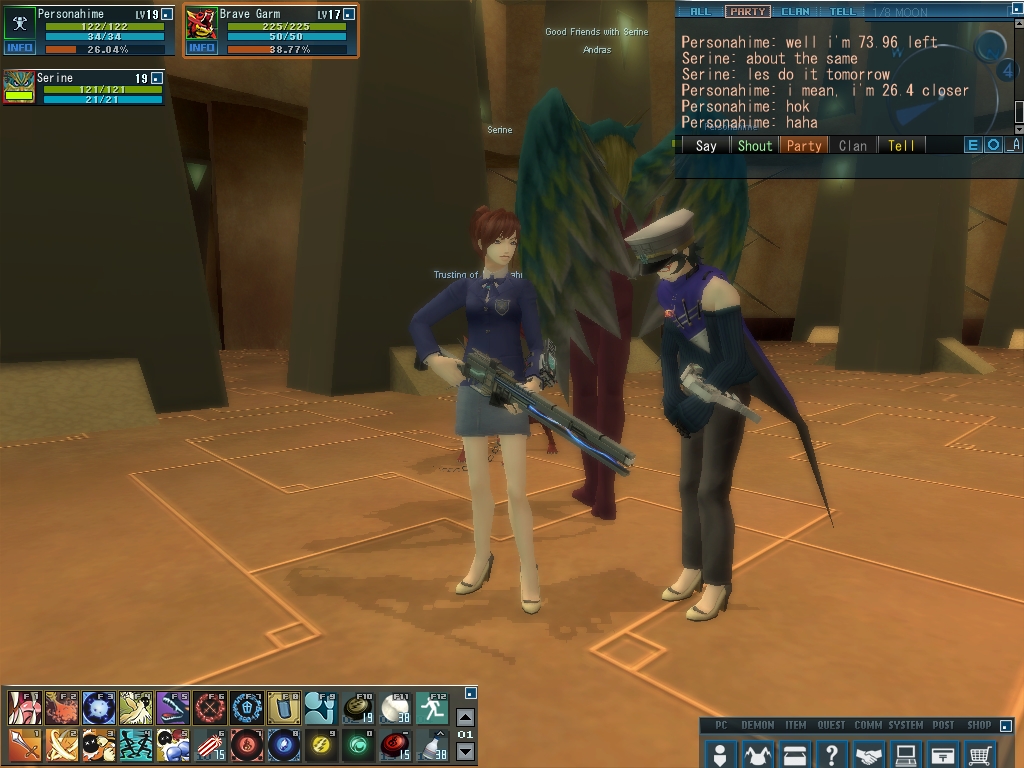Screen dimensions: 1024x768
Task: Open Brave Garm's INFO panel
Action: 202,48
